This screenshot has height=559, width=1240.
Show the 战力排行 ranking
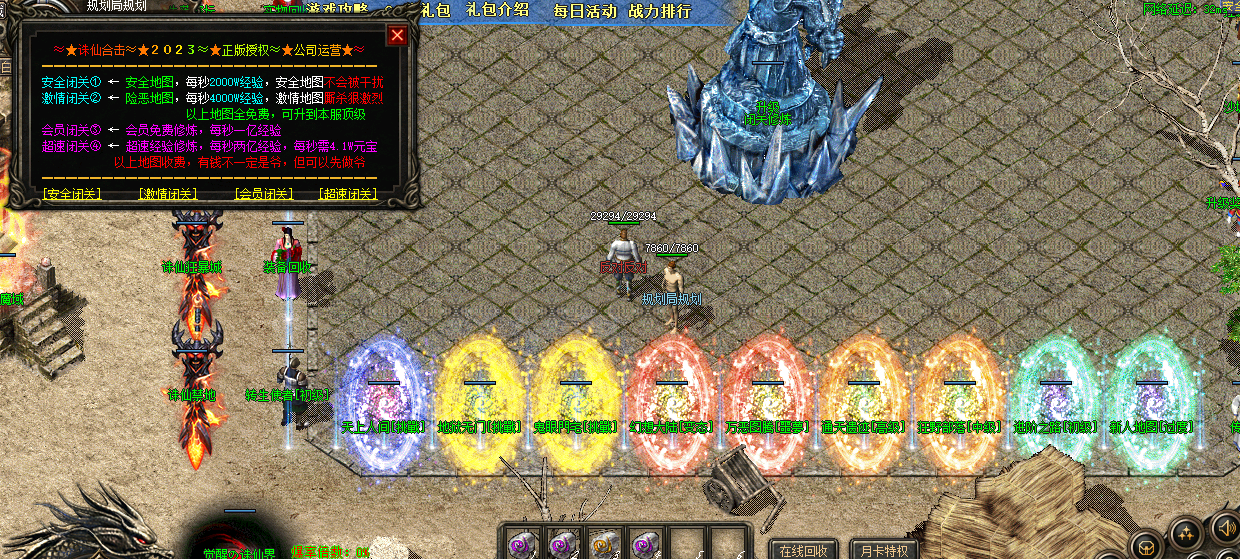660,11
